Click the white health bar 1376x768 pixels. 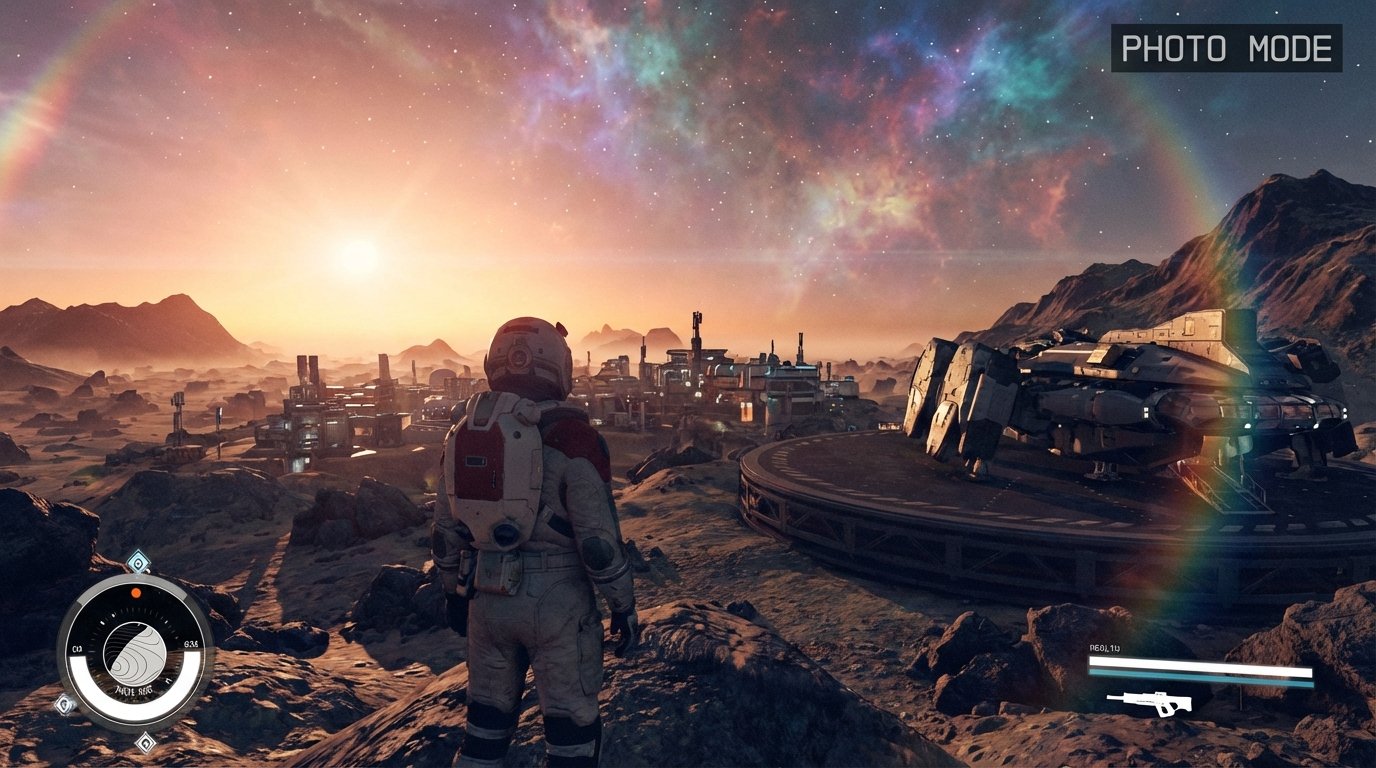coord(1200,662)
